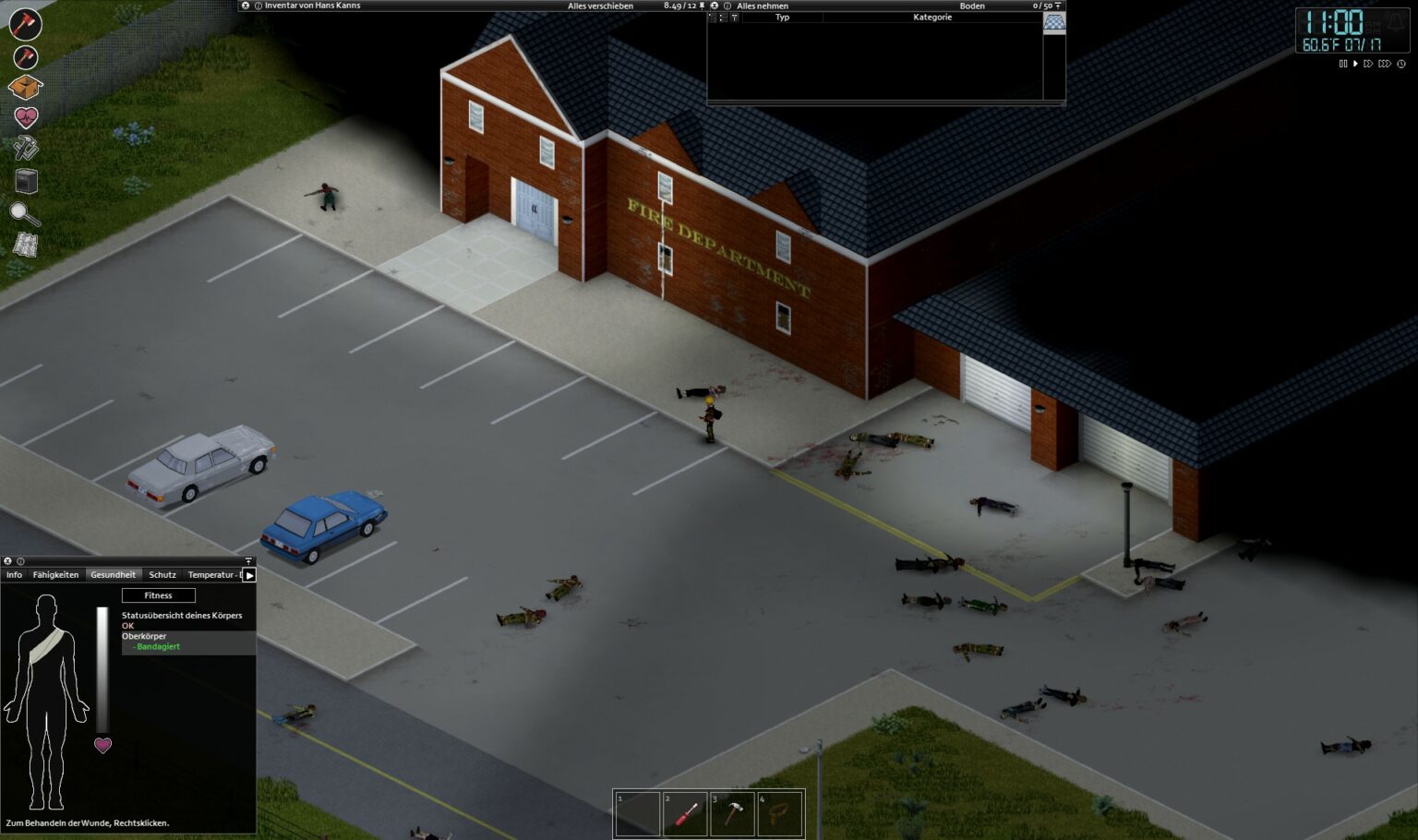Viewport: 1418px width, 840px height.
Task: Select the screwdriver in hotbar slot 2
Action: (x=685, y=814)
